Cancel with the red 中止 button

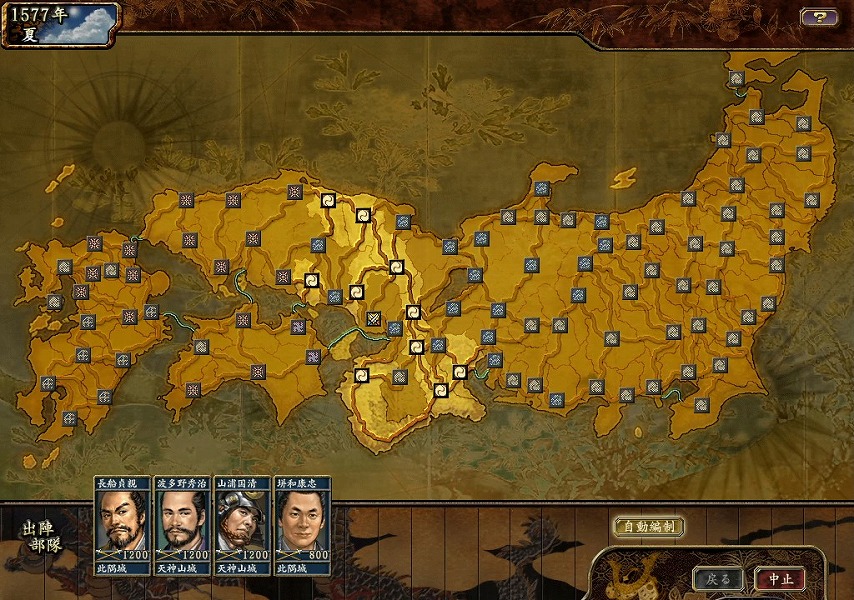coord(780,579)
